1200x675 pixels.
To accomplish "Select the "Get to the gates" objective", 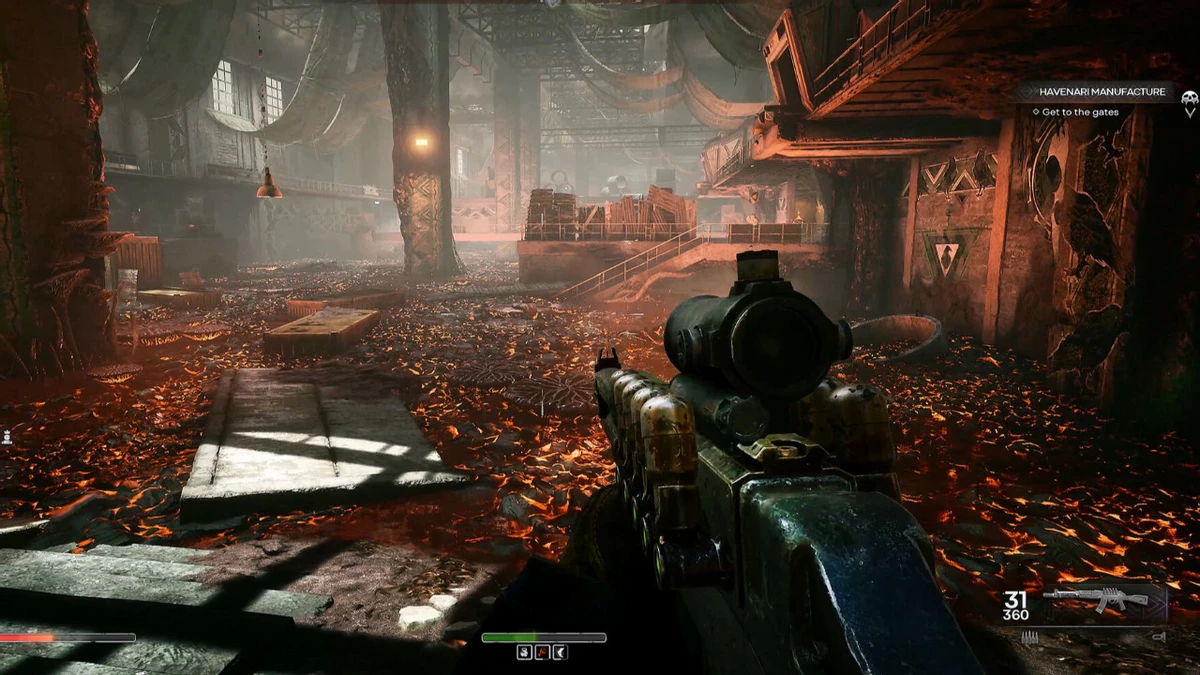I will [1079, 112].
